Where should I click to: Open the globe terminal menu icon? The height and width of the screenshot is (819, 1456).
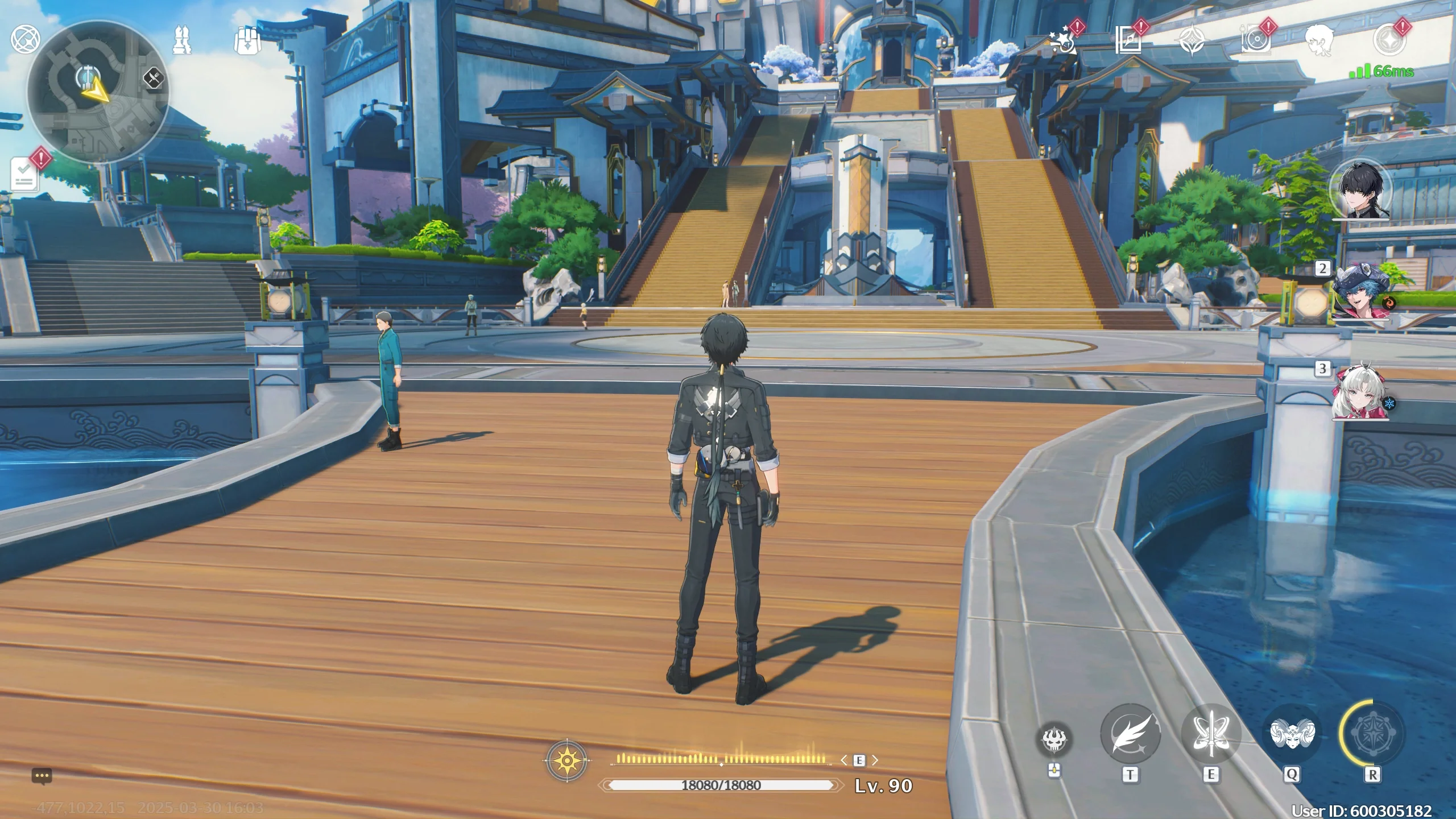(x=25, y=39)
